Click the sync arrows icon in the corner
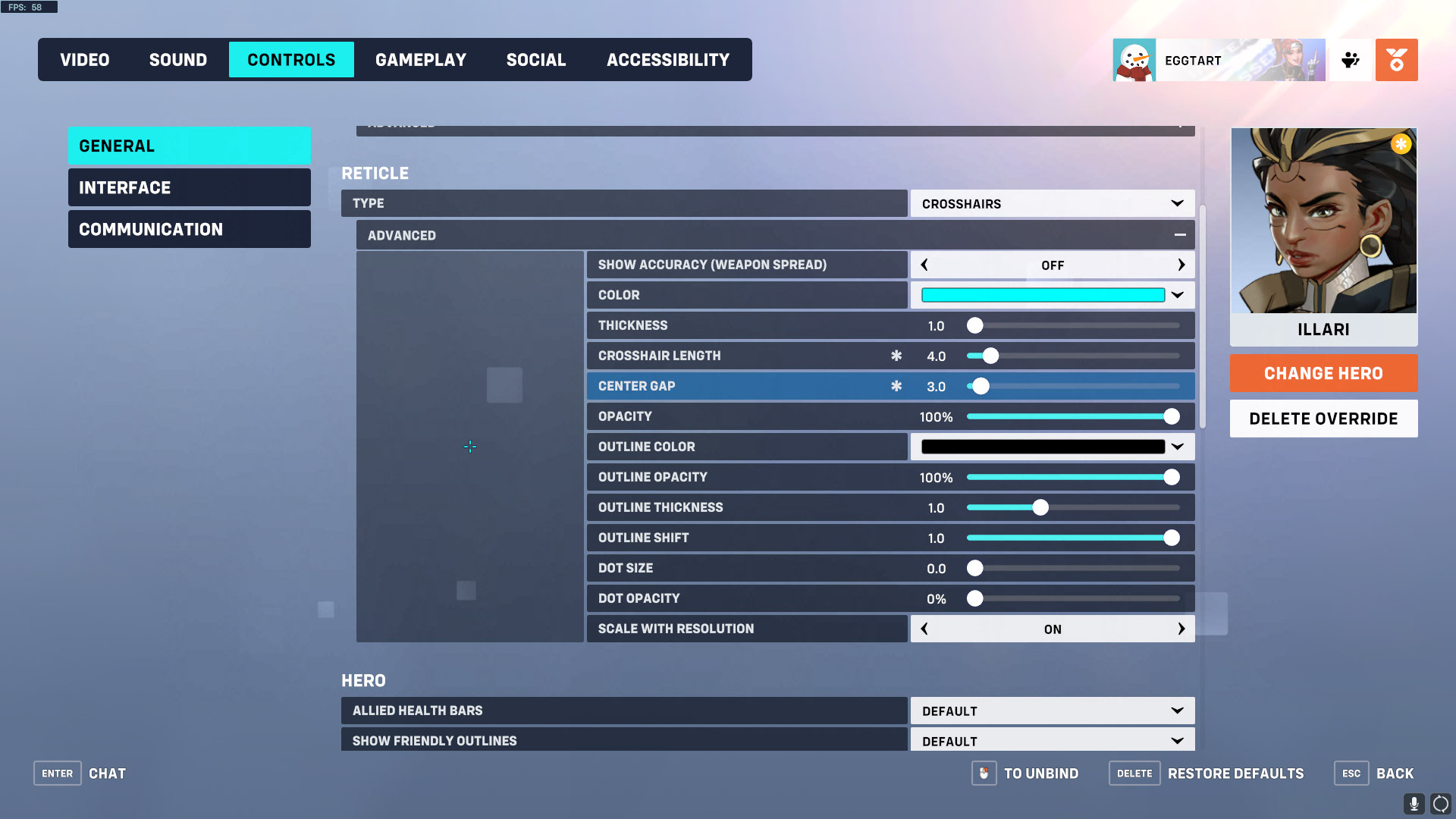The height and width of the screenshot is (819, 1456). click(1439, 802)
